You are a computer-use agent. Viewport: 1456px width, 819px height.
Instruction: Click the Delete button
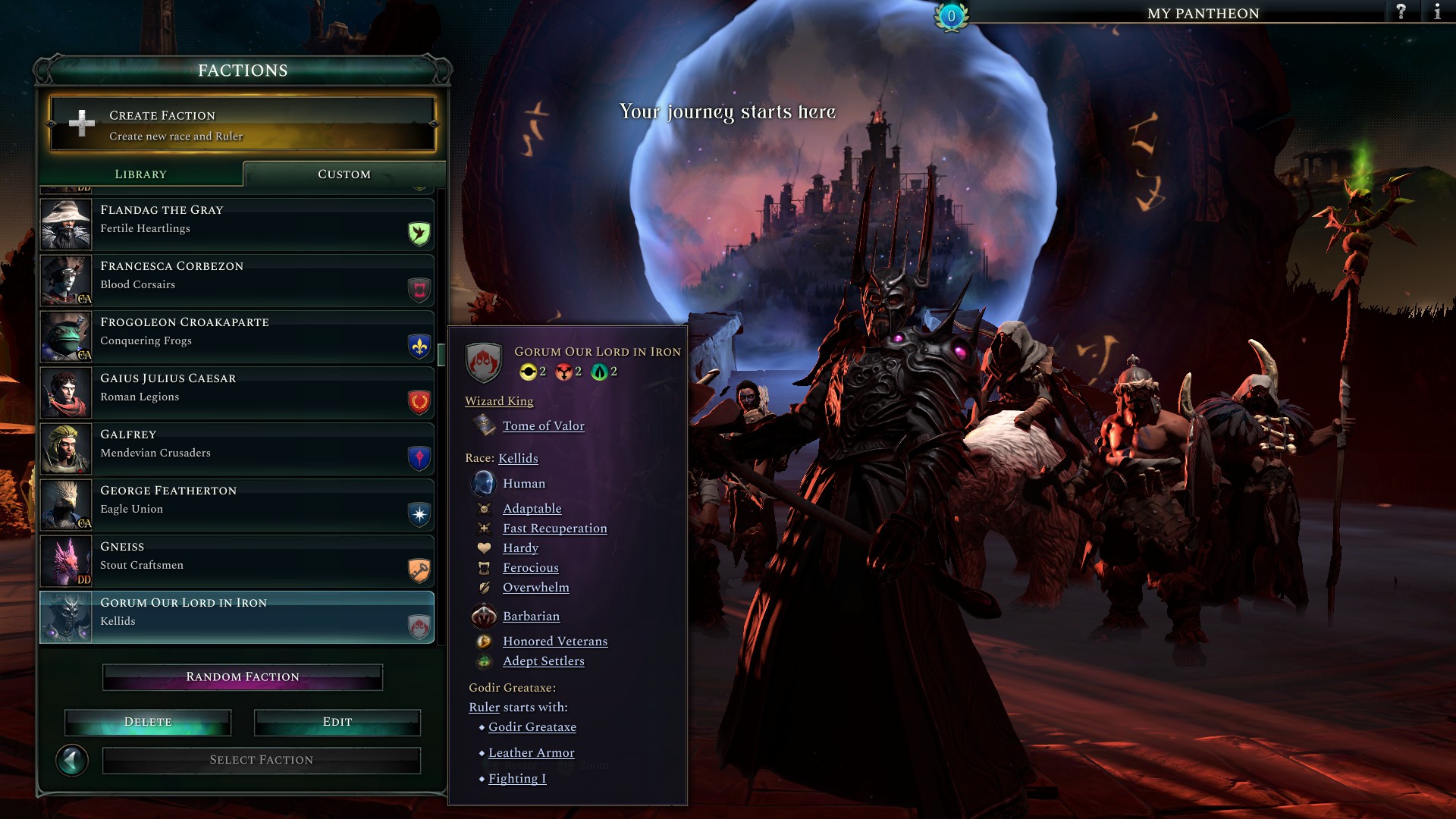tap(148, 722)
